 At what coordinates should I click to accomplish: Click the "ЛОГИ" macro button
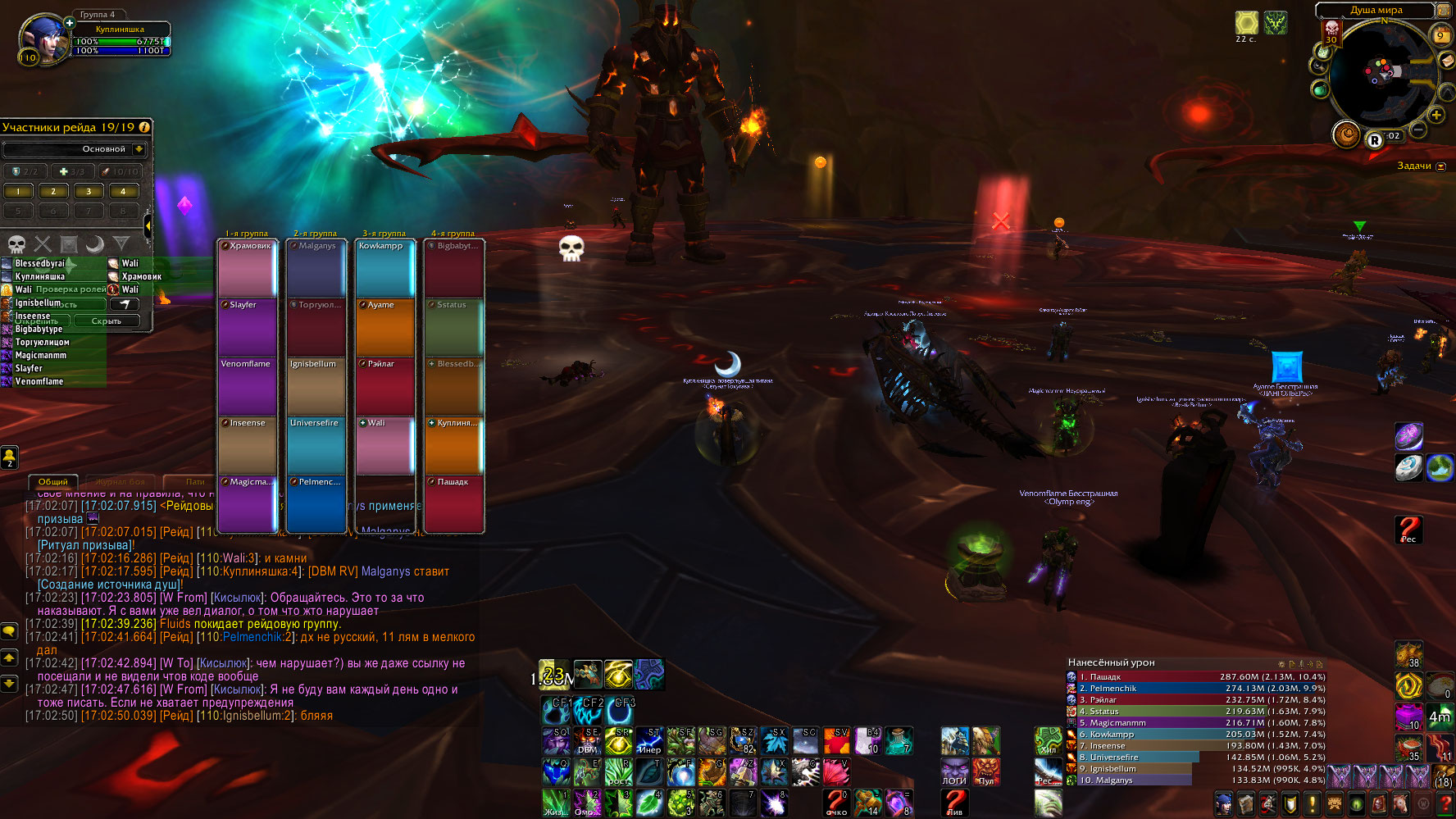click(954, 771)
